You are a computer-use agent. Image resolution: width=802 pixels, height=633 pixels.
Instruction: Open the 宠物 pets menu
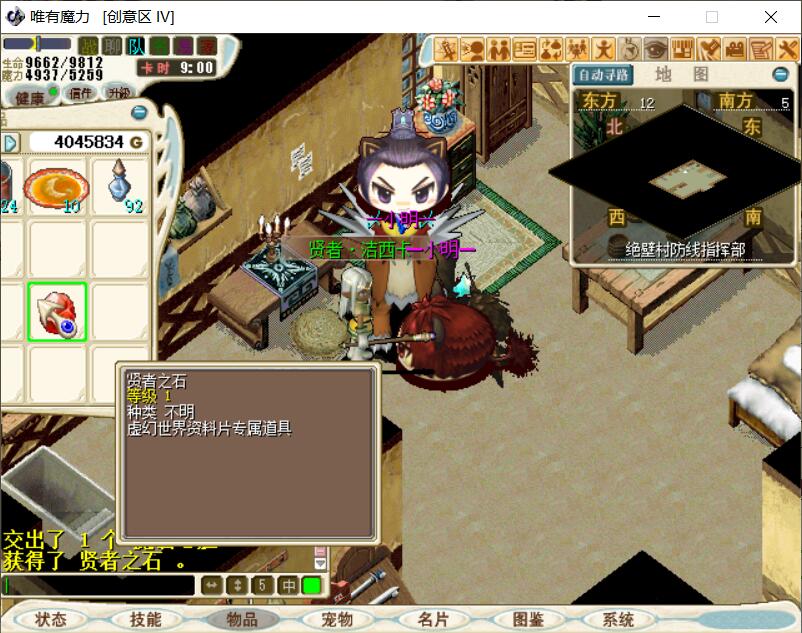(x=337, y=619)
